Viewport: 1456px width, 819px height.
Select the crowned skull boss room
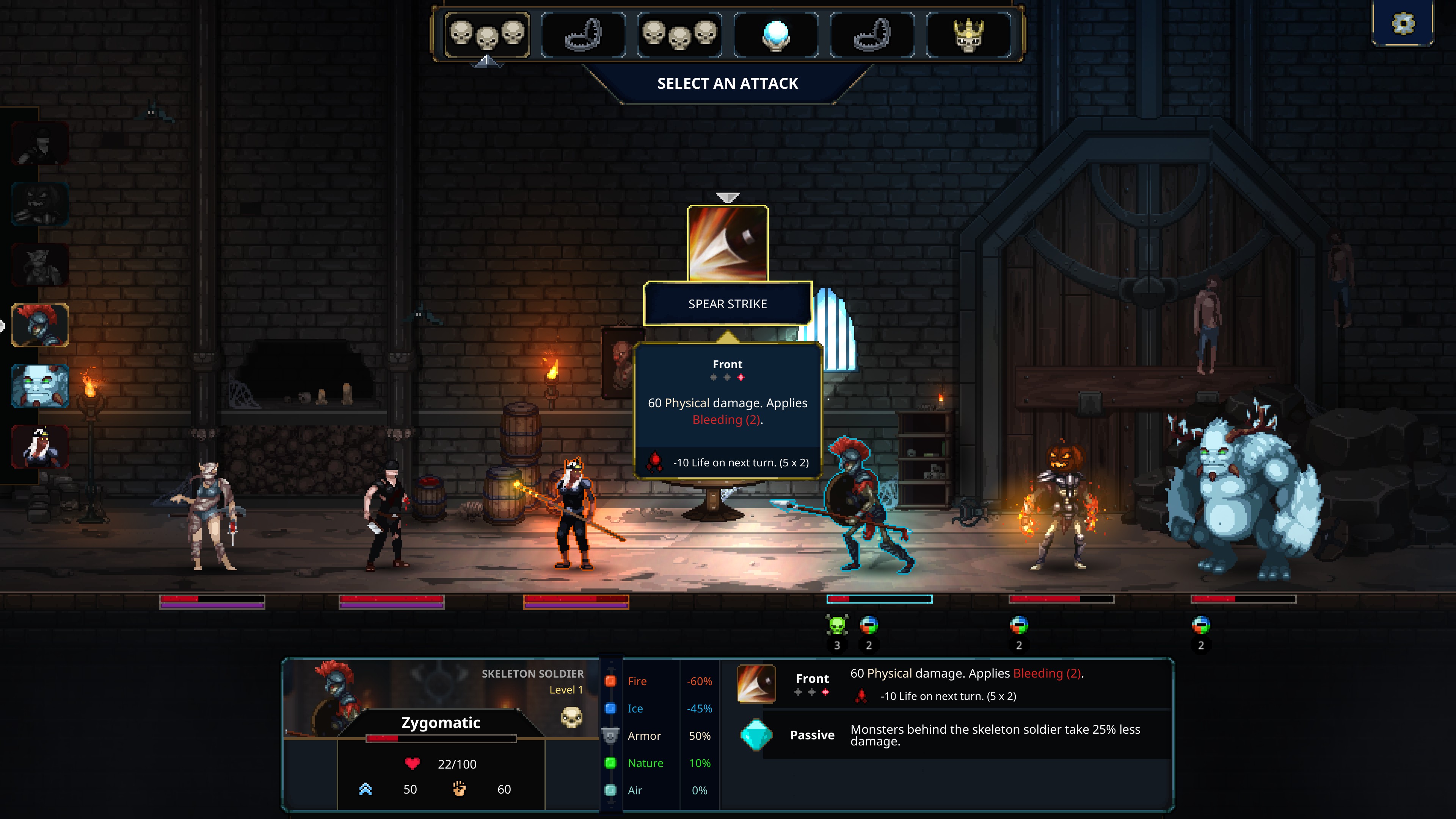click(x=968, y=35)
